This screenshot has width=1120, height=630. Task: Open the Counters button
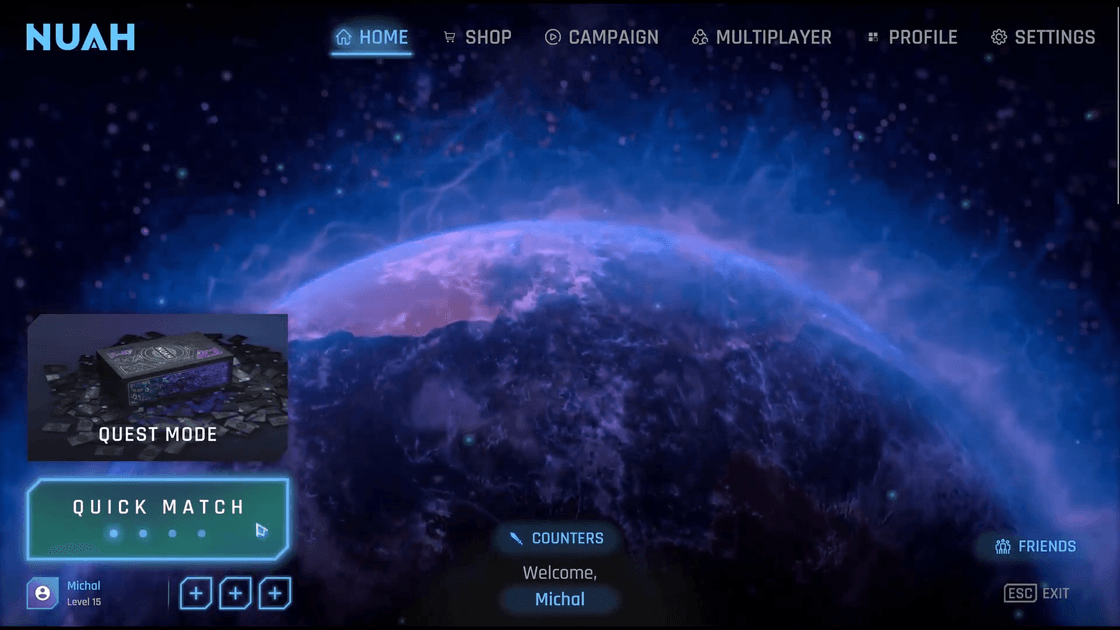pyautogui.click(x=556, y=538)
